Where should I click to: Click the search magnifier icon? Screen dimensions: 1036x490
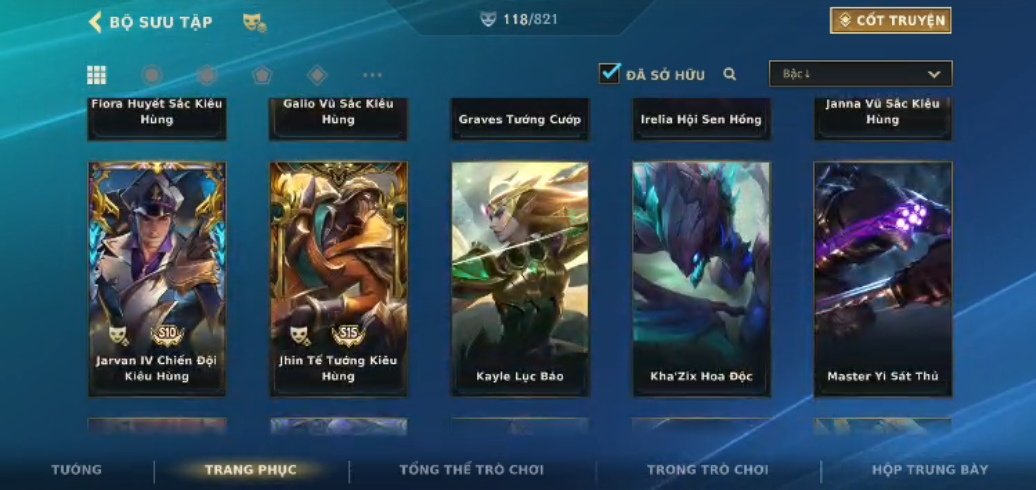pos(730,74)
